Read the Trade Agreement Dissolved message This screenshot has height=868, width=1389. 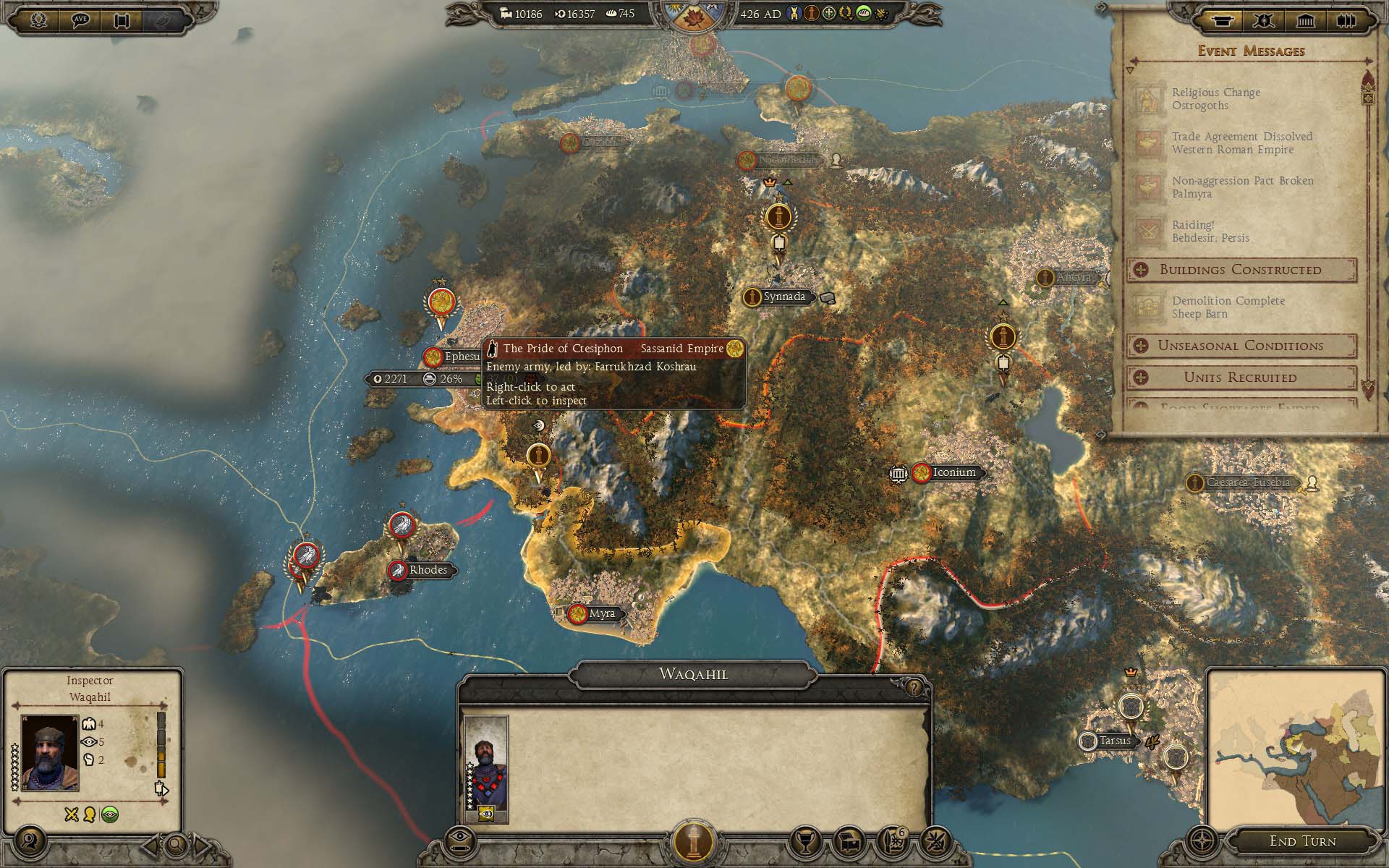(x=1241, y=143)
